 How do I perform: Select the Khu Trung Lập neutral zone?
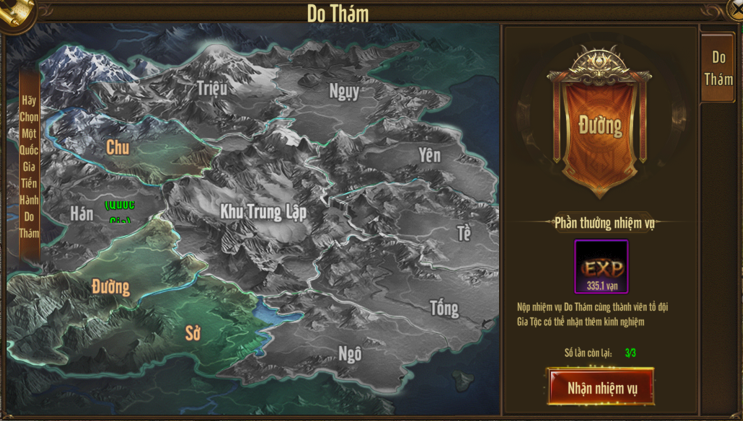(x=263, y=212)
